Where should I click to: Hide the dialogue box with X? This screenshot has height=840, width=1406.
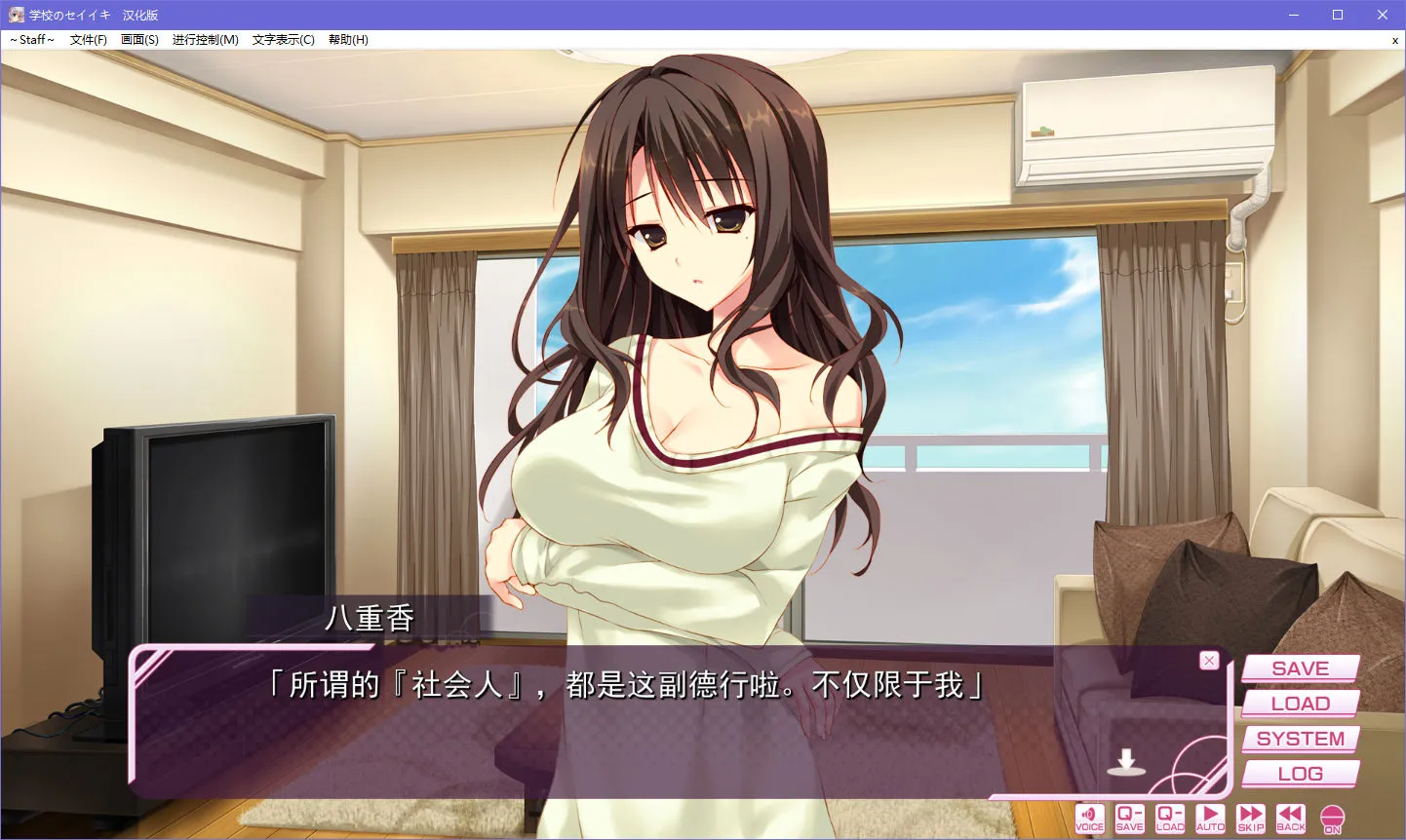click(x=1209, y=661)
